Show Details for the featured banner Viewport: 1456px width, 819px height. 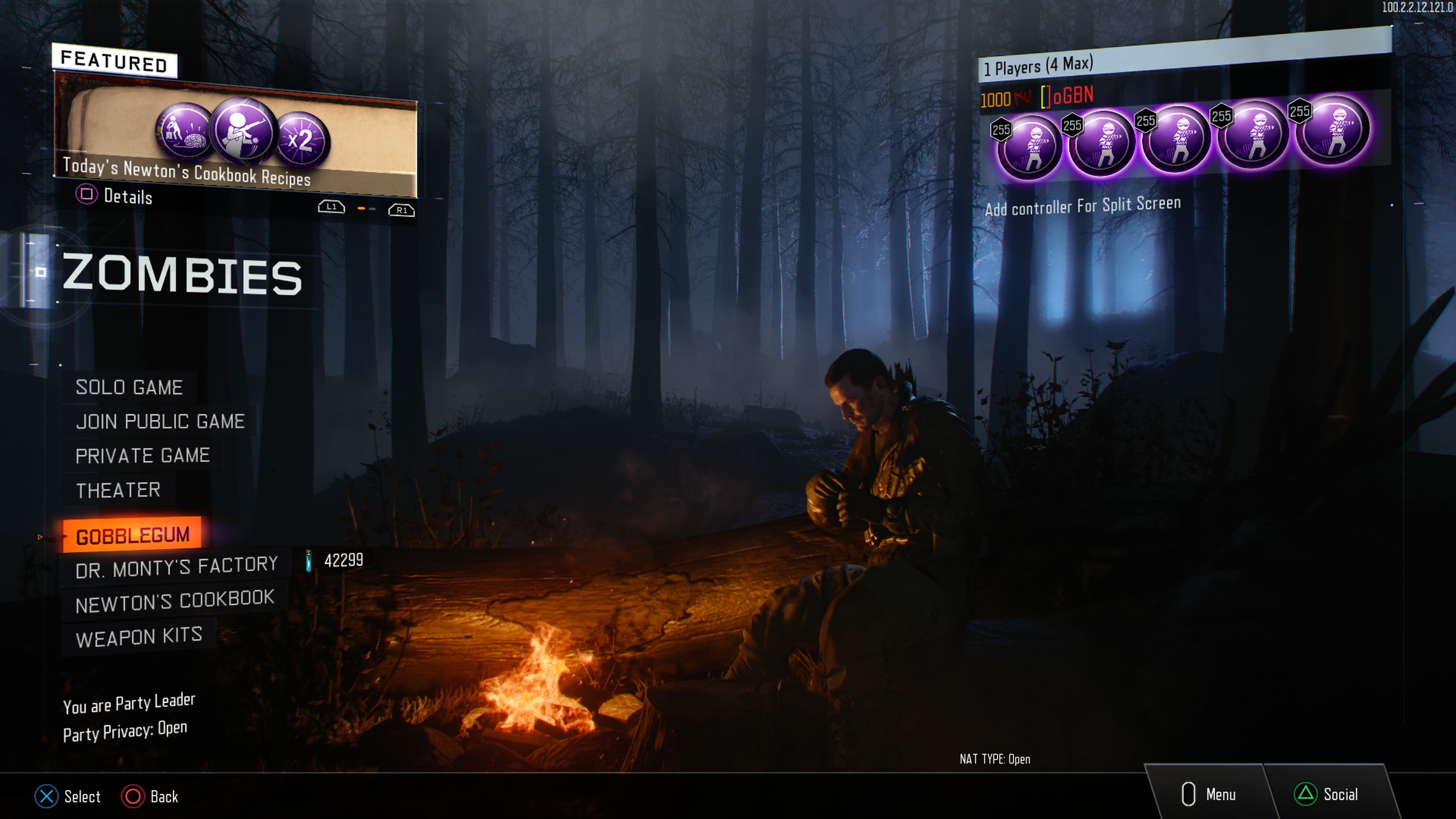115,196
